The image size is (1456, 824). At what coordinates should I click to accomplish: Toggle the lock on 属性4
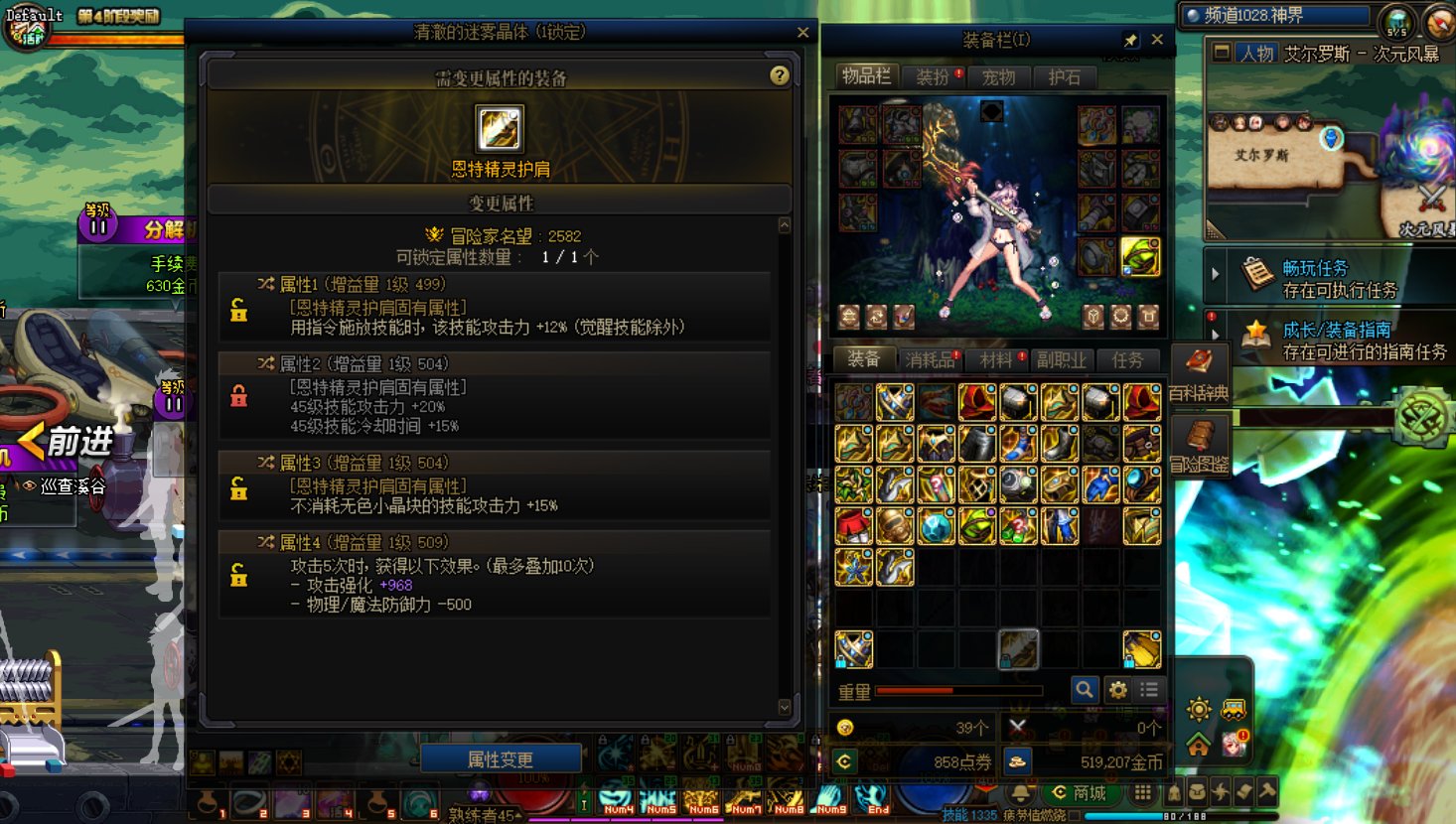click(x=238, y=574)
